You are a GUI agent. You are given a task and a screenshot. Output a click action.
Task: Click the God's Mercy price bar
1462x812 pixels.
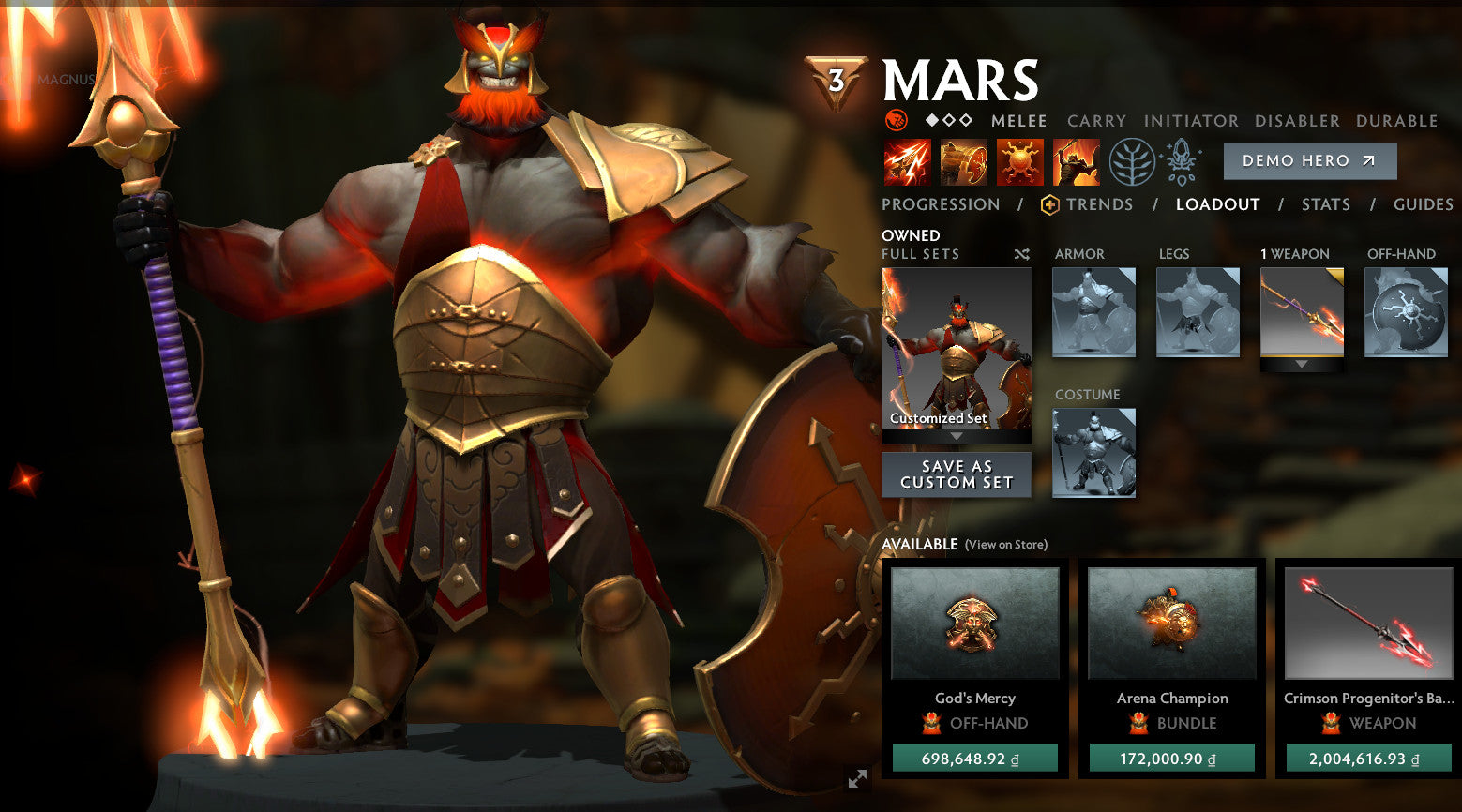coord(975,756)
